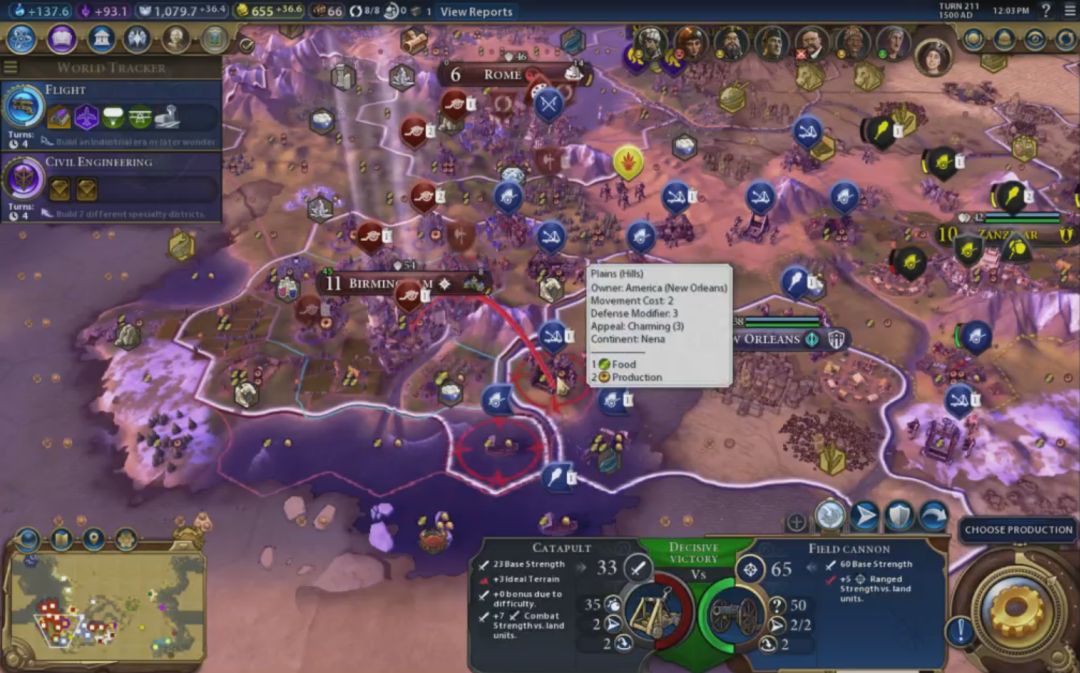This screenshot has width=1080, height=673.
Task: Click the Choose Production notification
Action: [1018, 530]
